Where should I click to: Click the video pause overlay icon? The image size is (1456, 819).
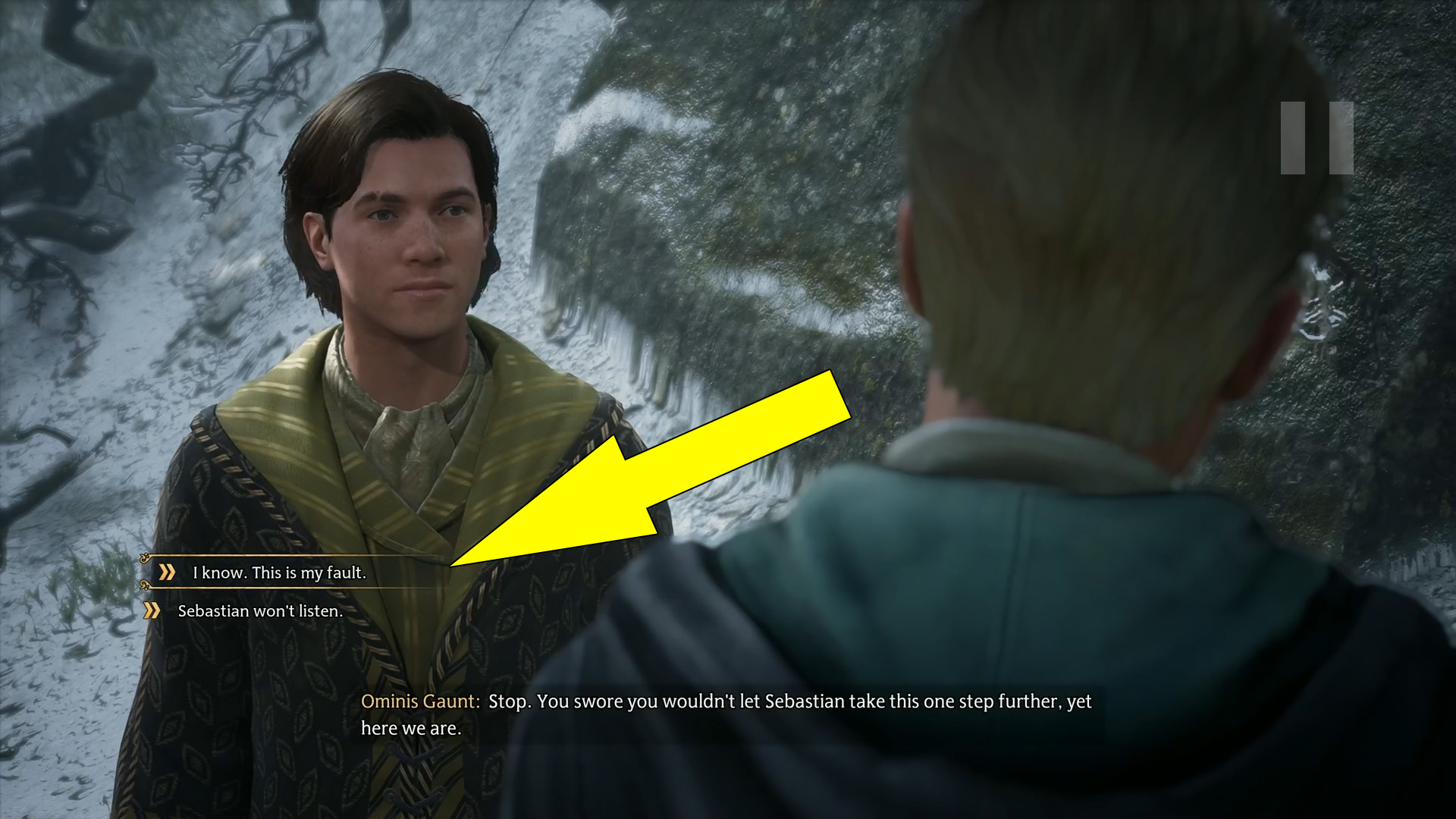pos(1316,138)
